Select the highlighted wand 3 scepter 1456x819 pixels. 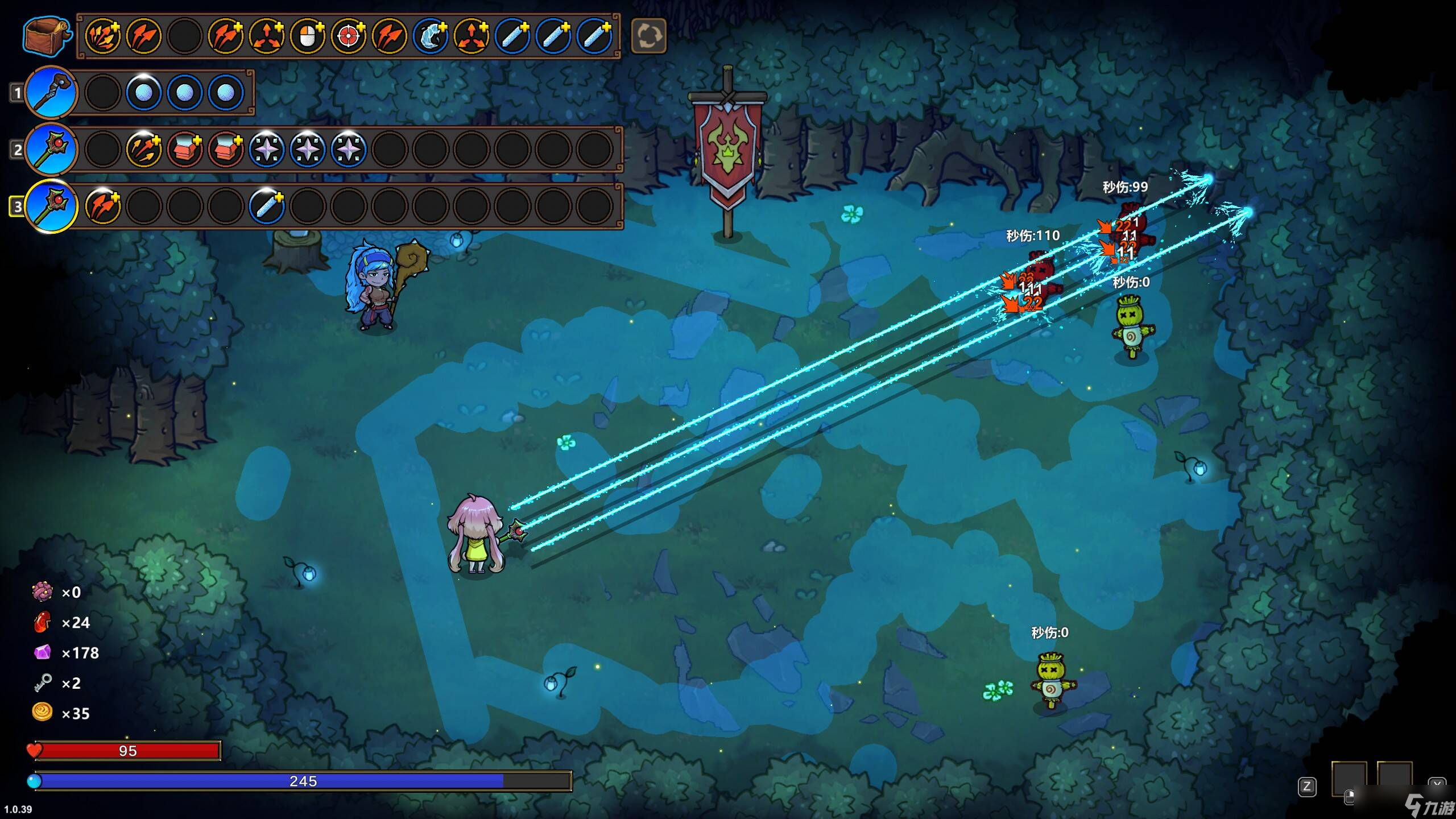pyautogui.click(x=51, y=206)
